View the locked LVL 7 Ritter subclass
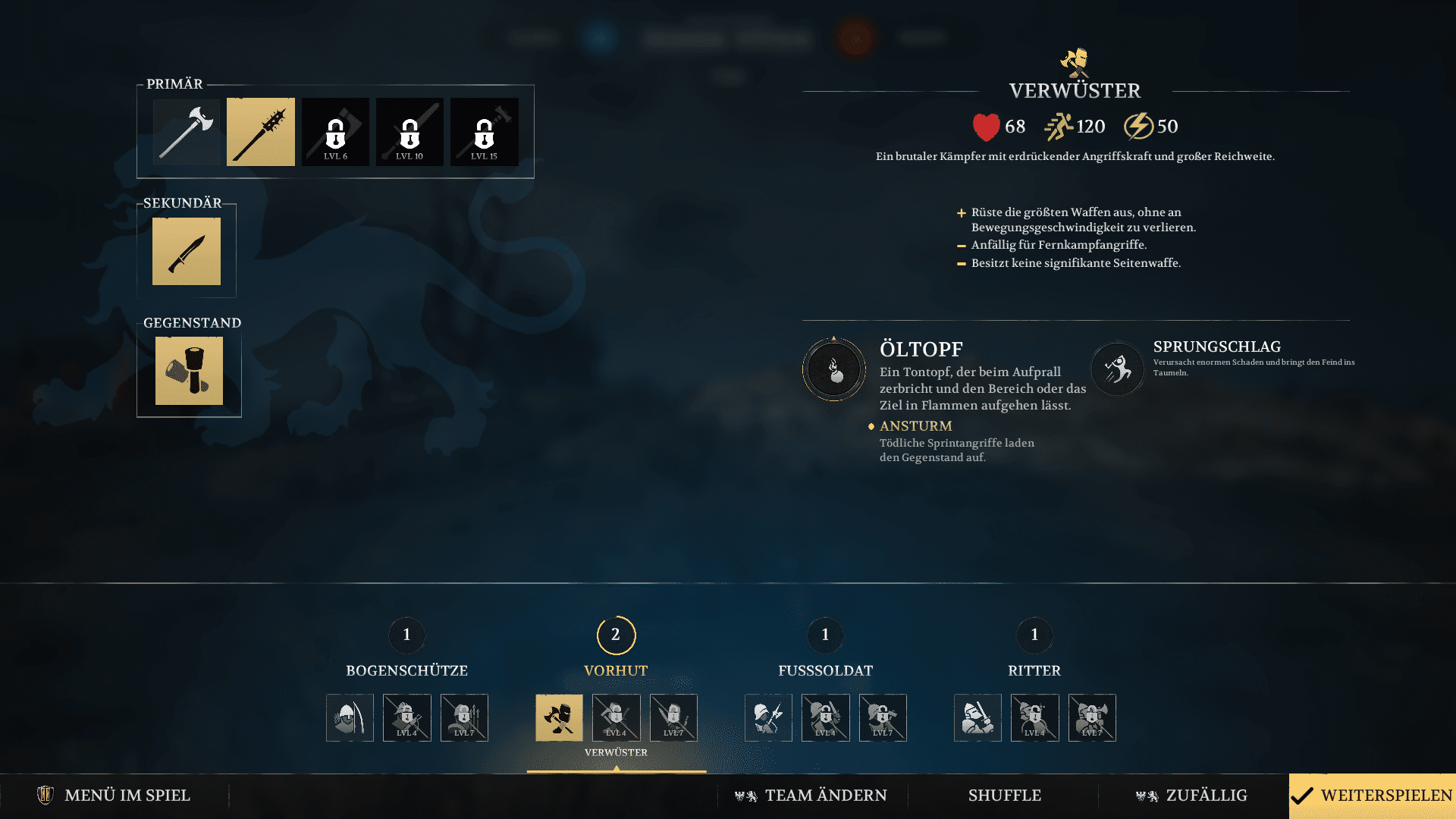The image size is (1456, 819). [x=1092, y=717]
